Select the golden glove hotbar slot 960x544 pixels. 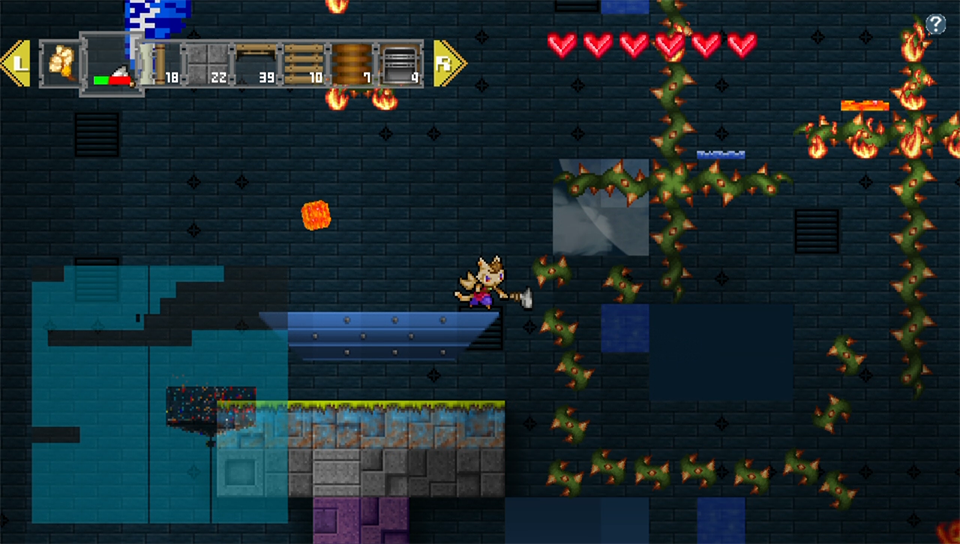click(x=60, y=63)
